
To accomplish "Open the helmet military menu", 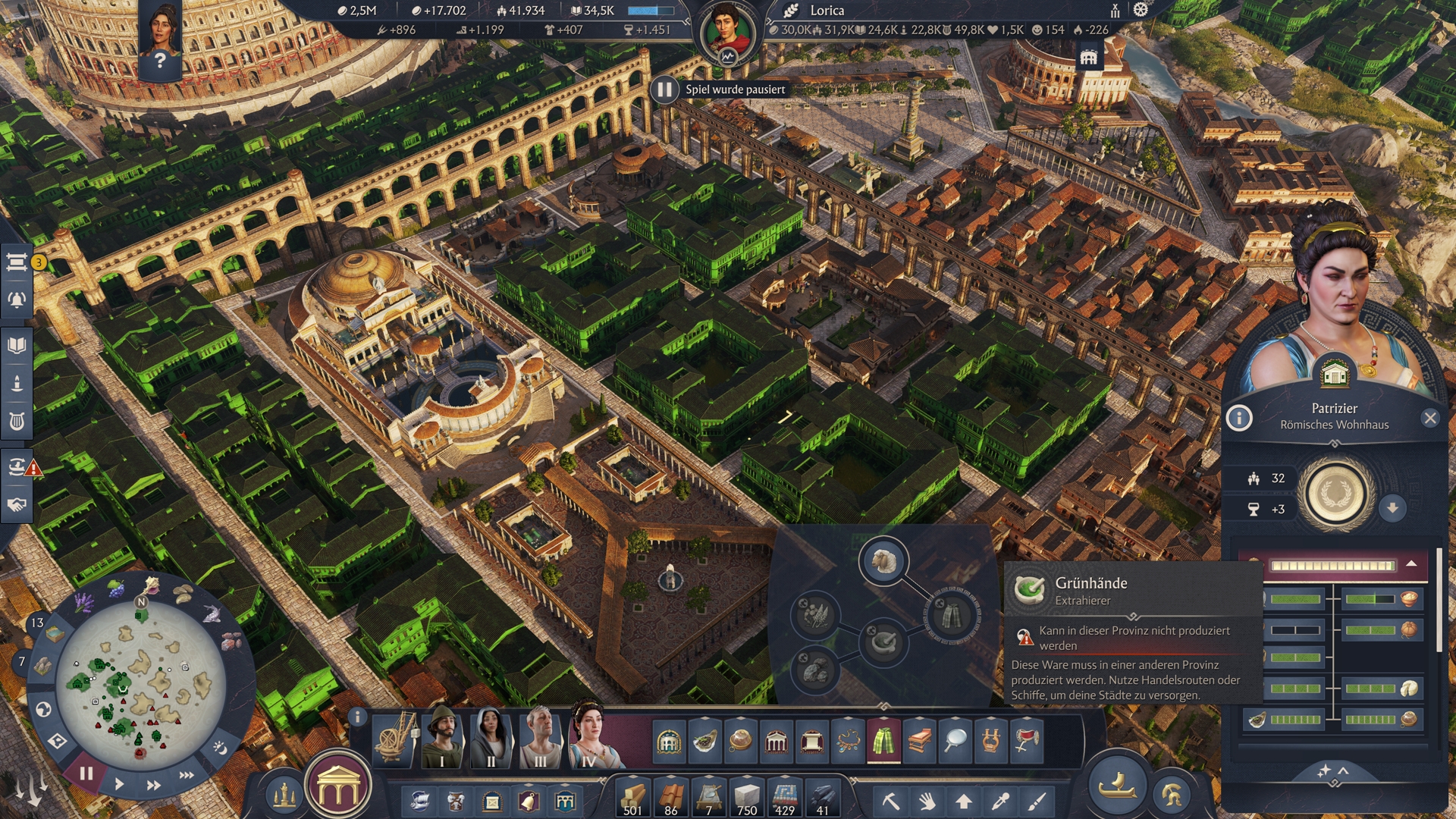I will [x=1172, y=794].
